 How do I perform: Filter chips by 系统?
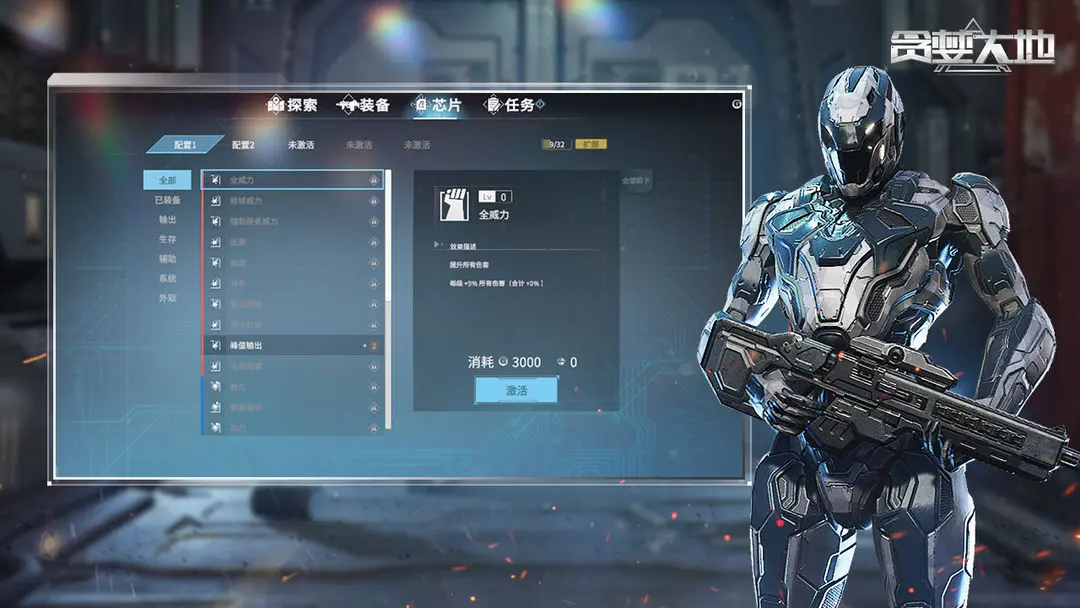click(x=167, y=278)
